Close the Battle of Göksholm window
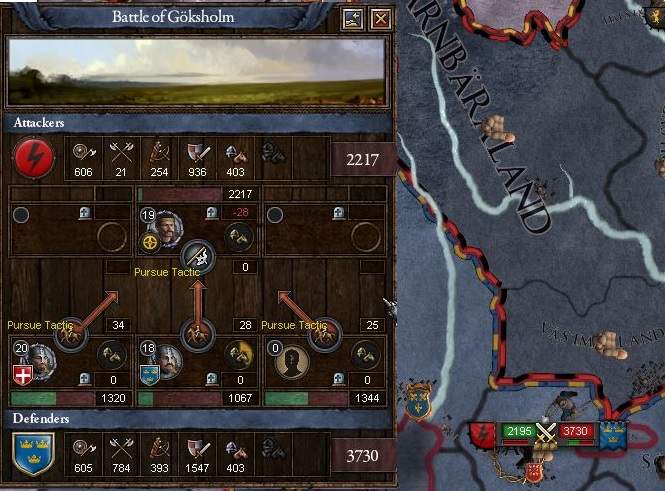The height and width of the screenshot is (491, 665). (380, 19)
